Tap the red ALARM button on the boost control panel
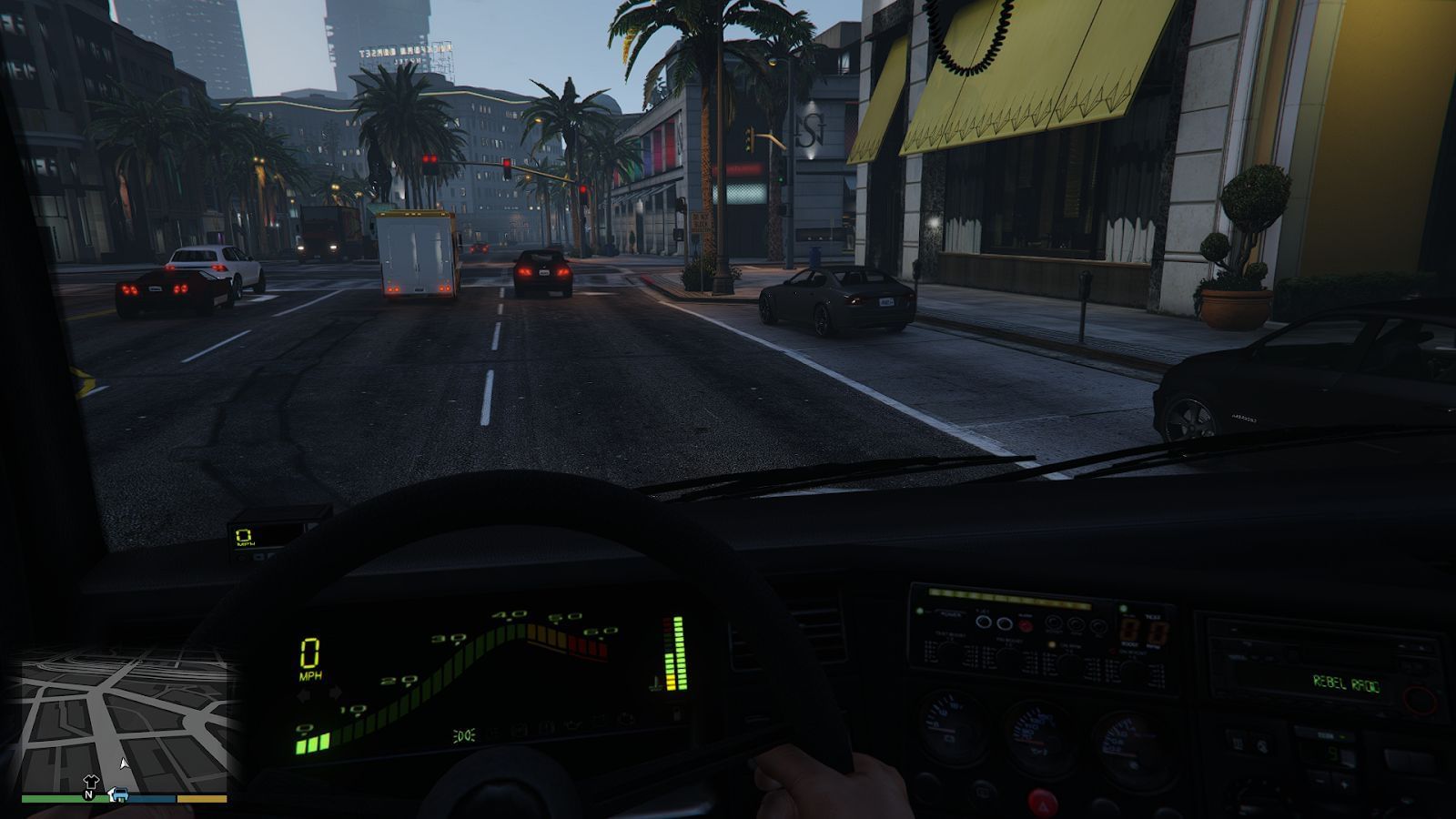Viewport: 1456px width, 819px height. [x=1026, y=625]
